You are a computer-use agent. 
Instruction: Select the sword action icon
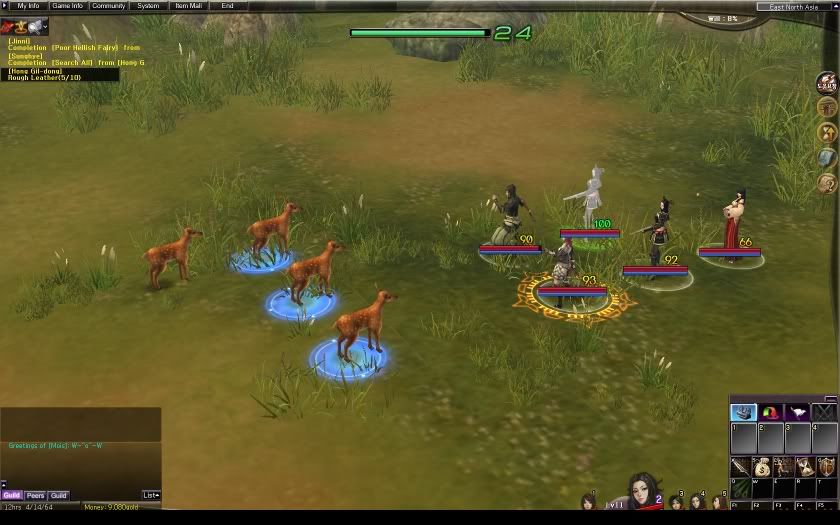coord(740,467)
